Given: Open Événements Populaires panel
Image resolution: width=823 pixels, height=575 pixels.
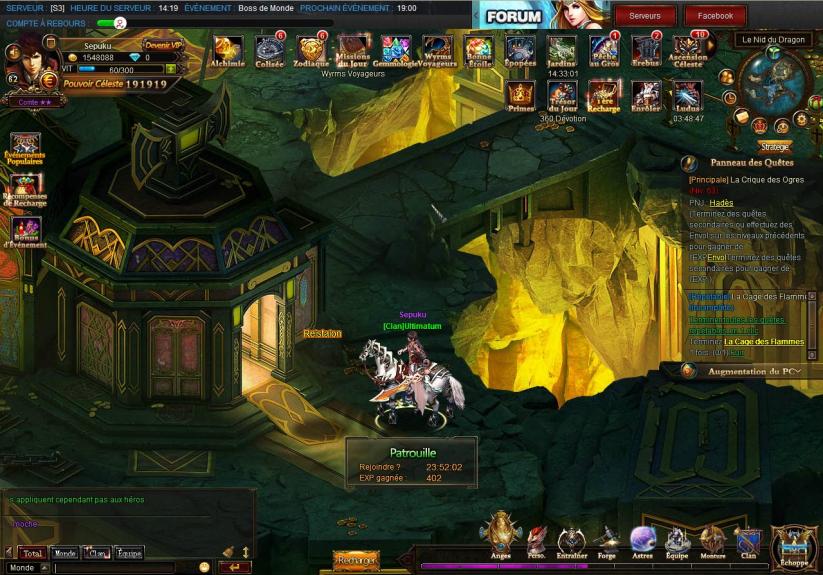Looking at the screenshot, I should click(x=25, y=149).
